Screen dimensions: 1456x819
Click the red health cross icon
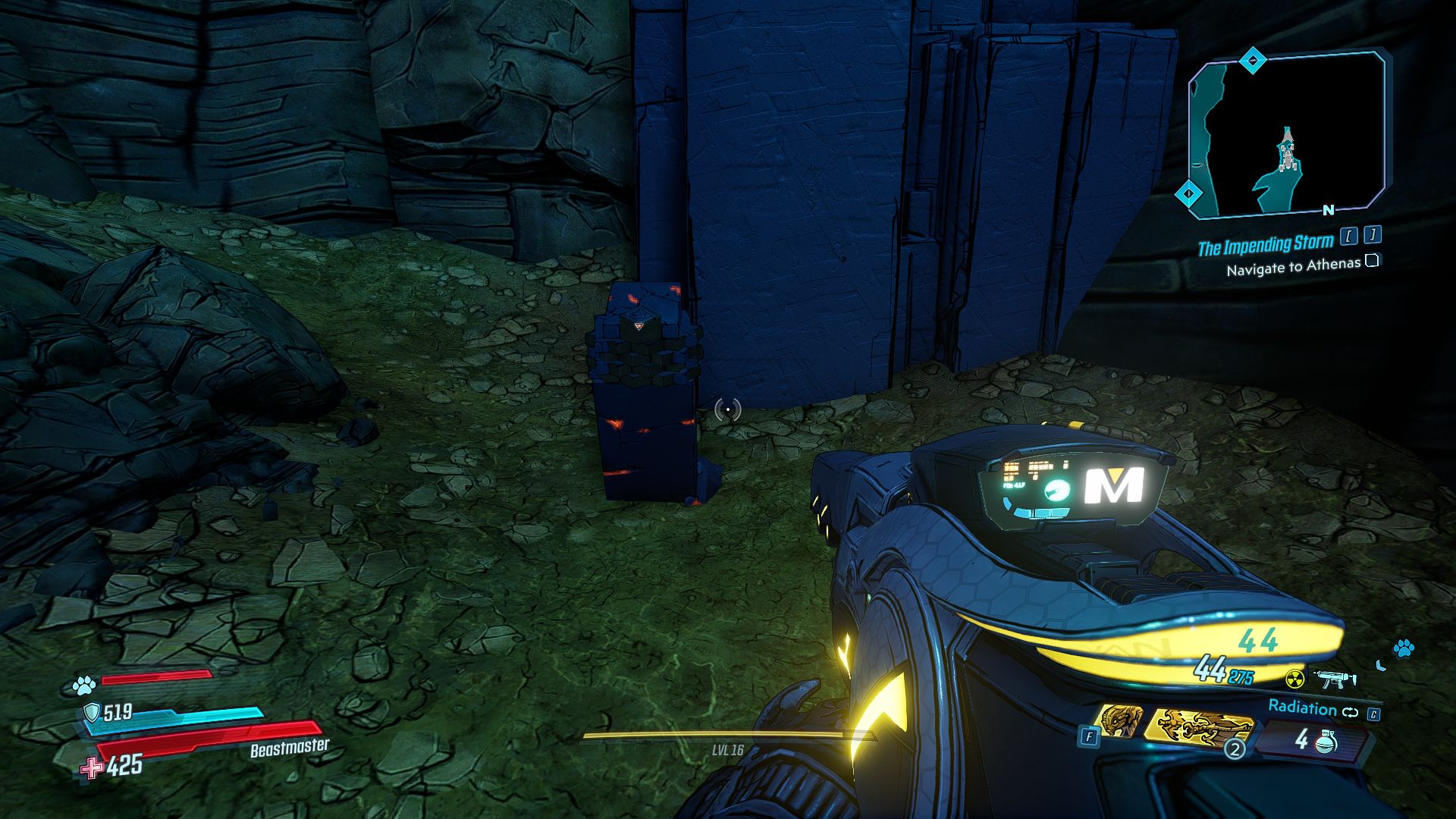click(92, 768)
